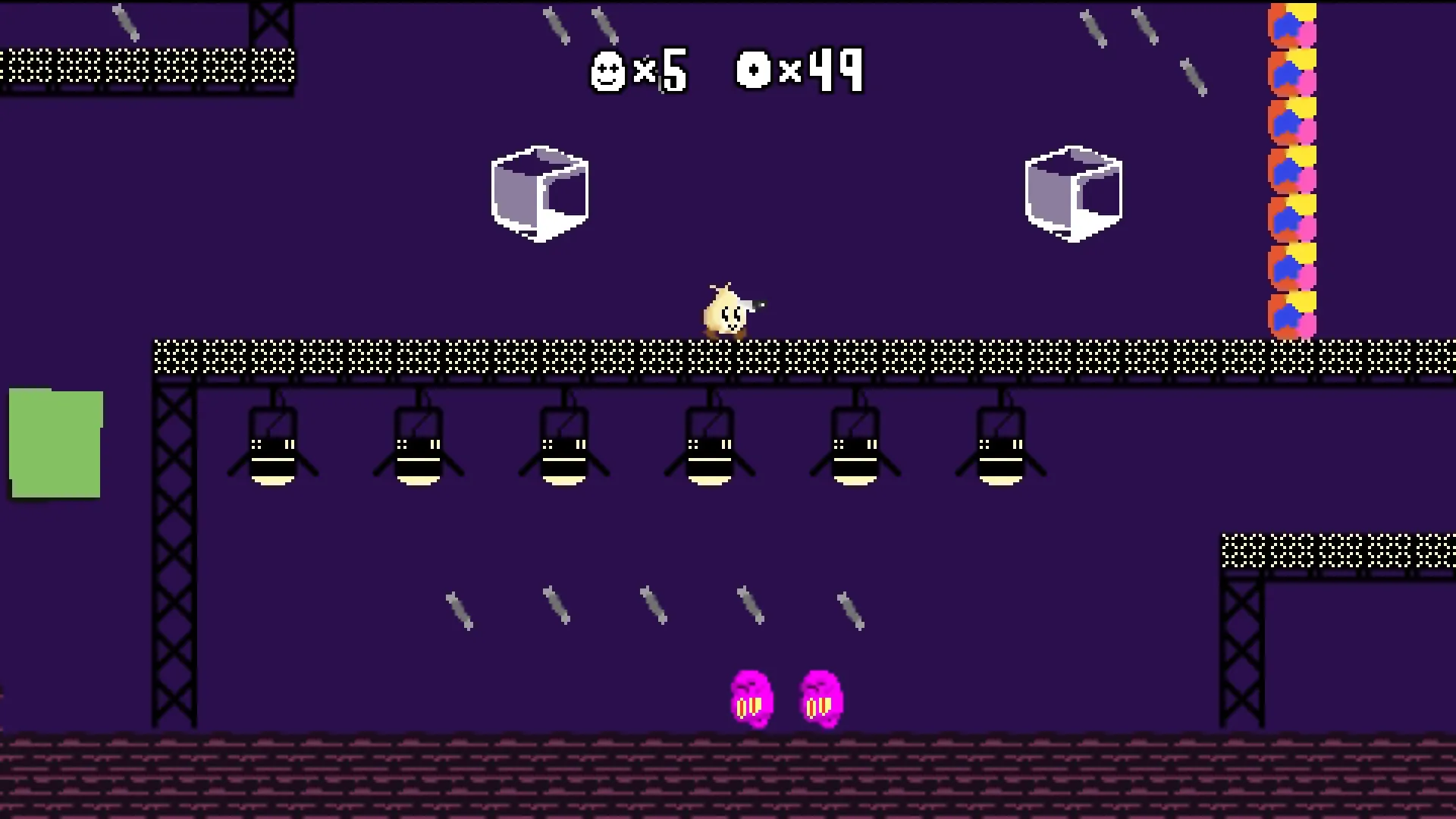The width and height of the screenshot is (1456, 819).
Task: Click the green rectangle block on the left
Action: pos(55,444)
